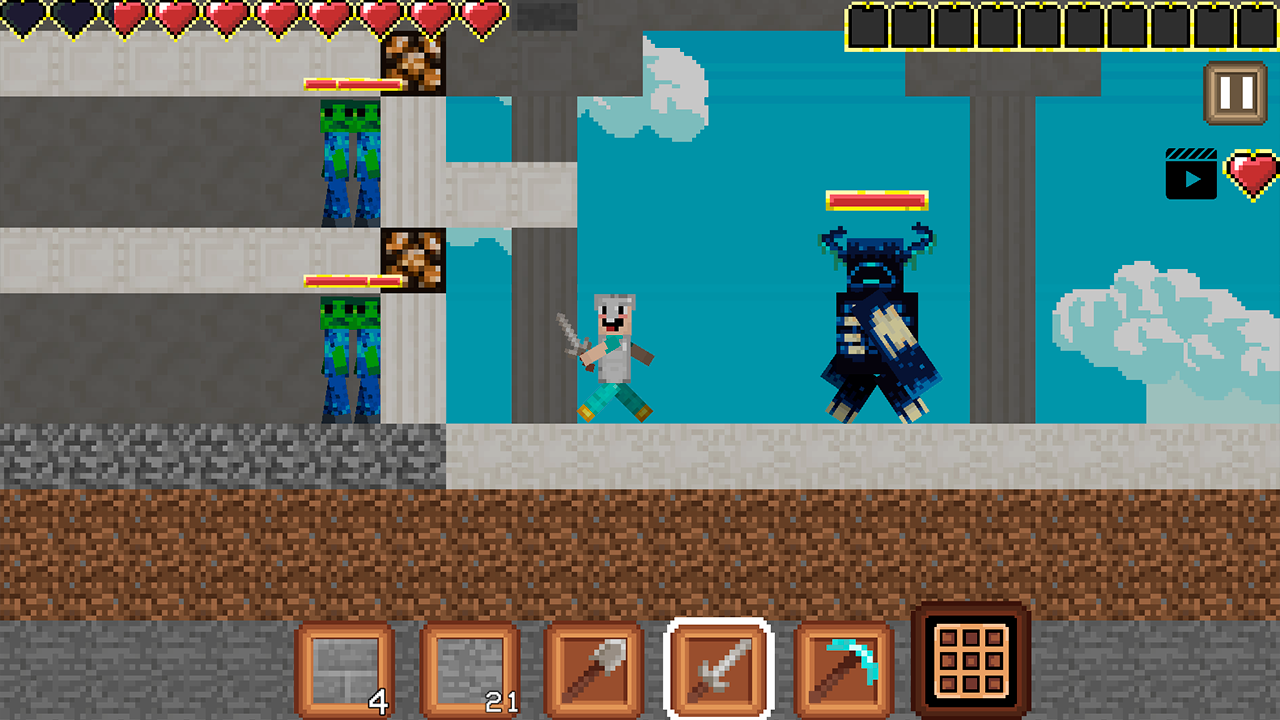Open the crafting grid inventory
Image resolution: width=1280 pixels, height=720 pixels.
click(971, 660)
